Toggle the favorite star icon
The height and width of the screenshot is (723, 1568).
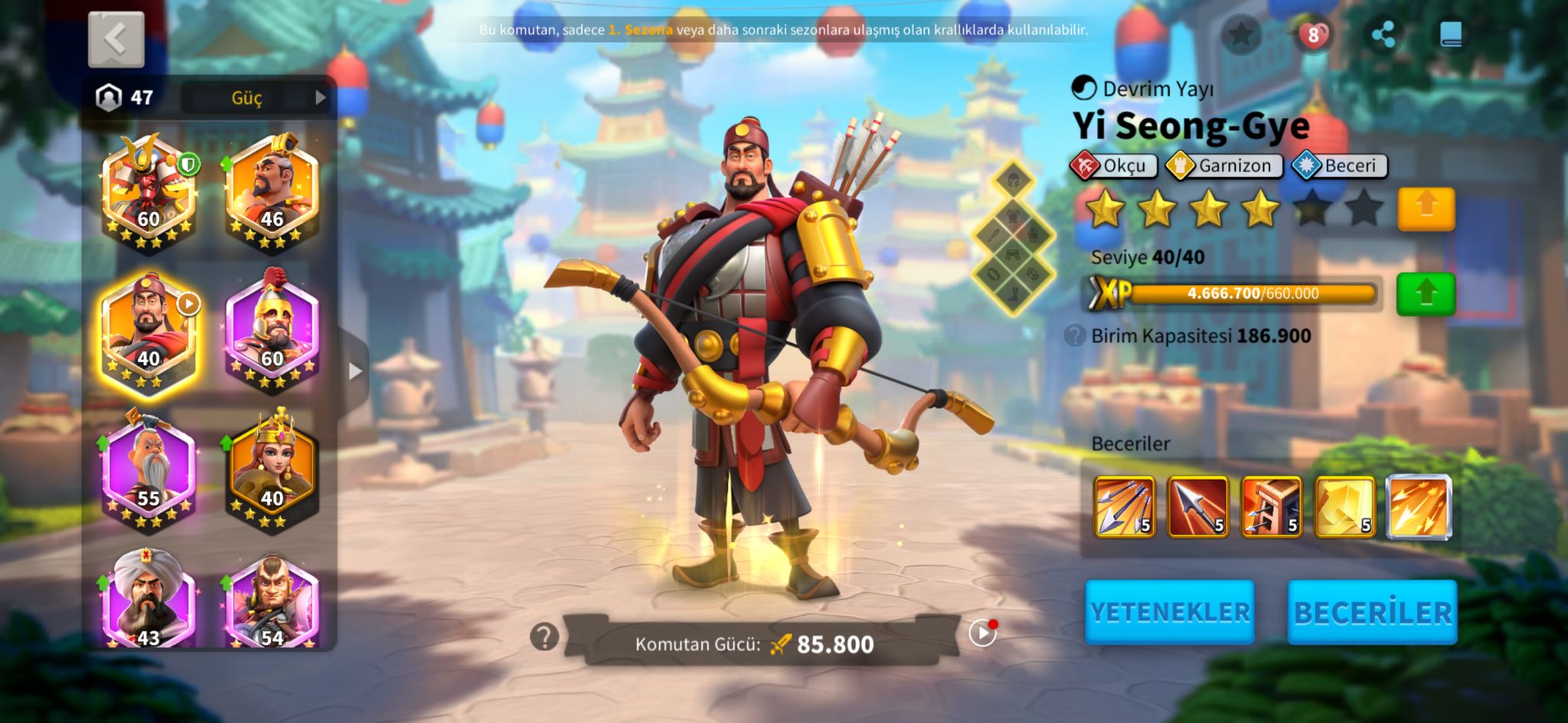1240,34
